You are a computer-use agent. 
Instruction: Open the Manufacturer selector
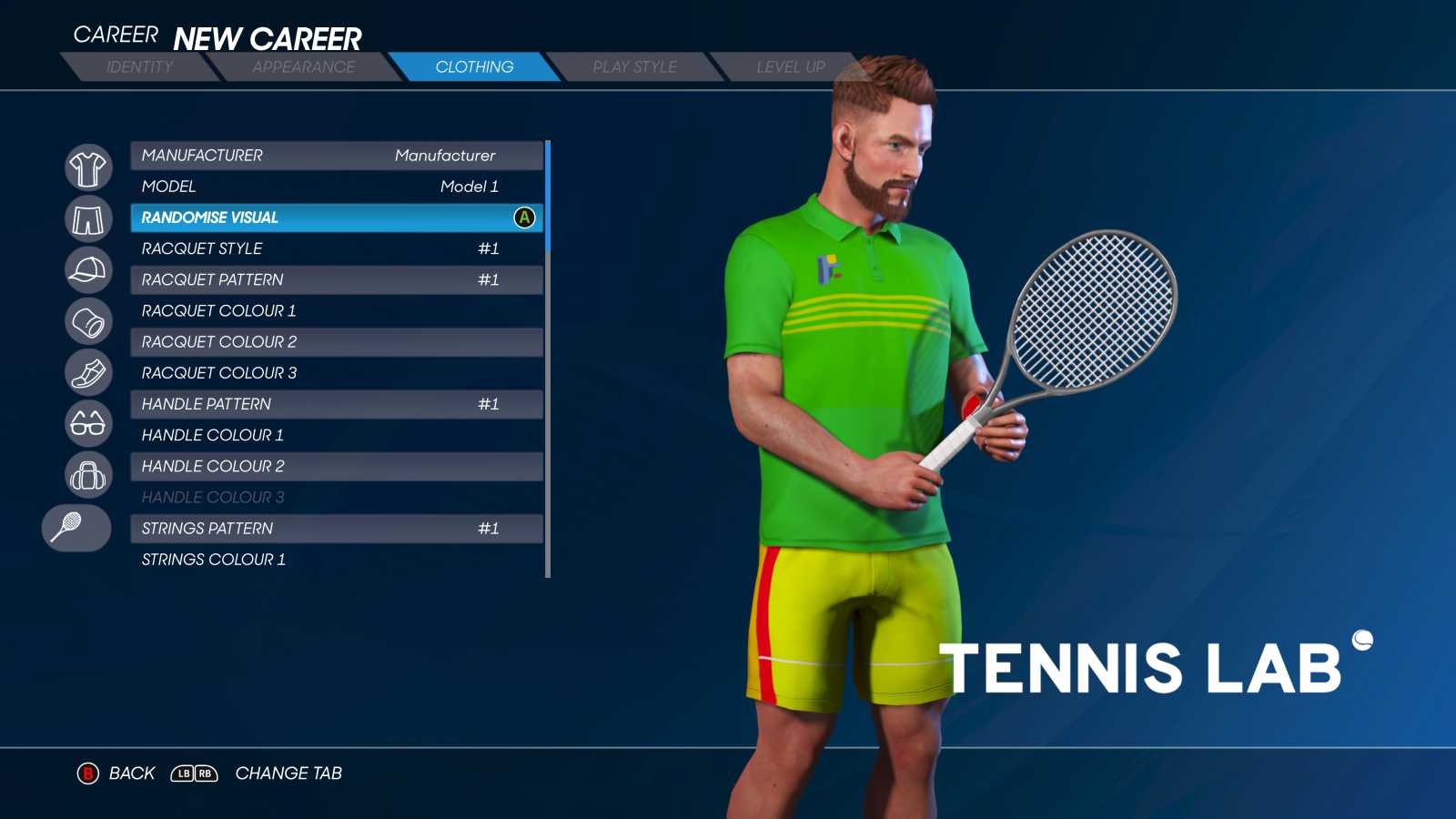(x=337, y=156)
